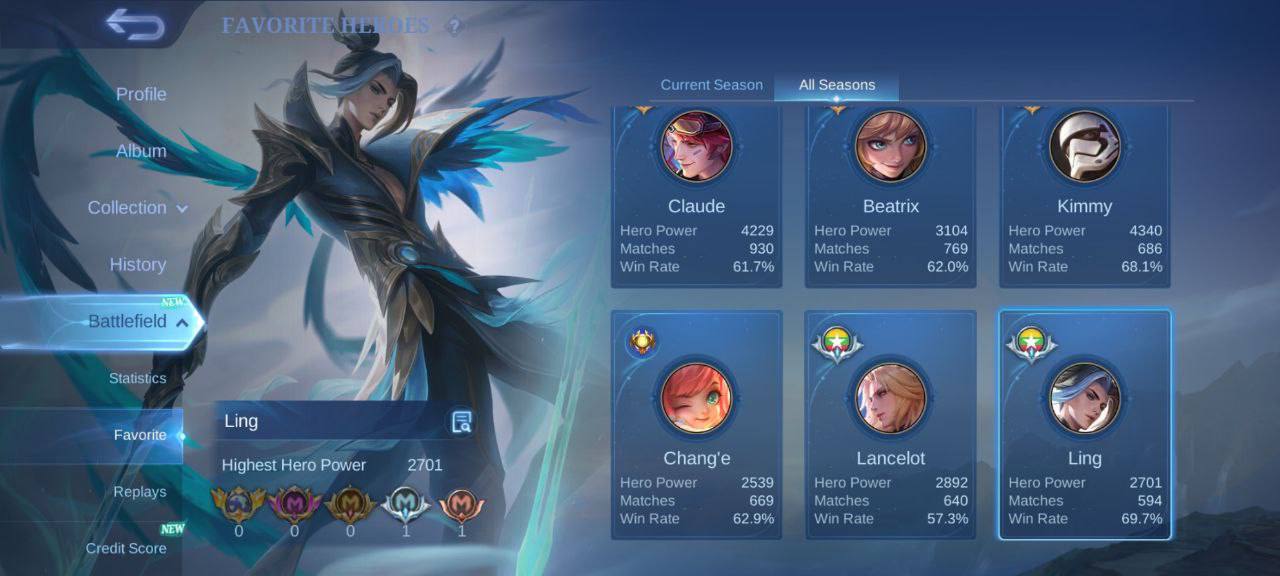Go back using the arrow button

click(134, 25)
